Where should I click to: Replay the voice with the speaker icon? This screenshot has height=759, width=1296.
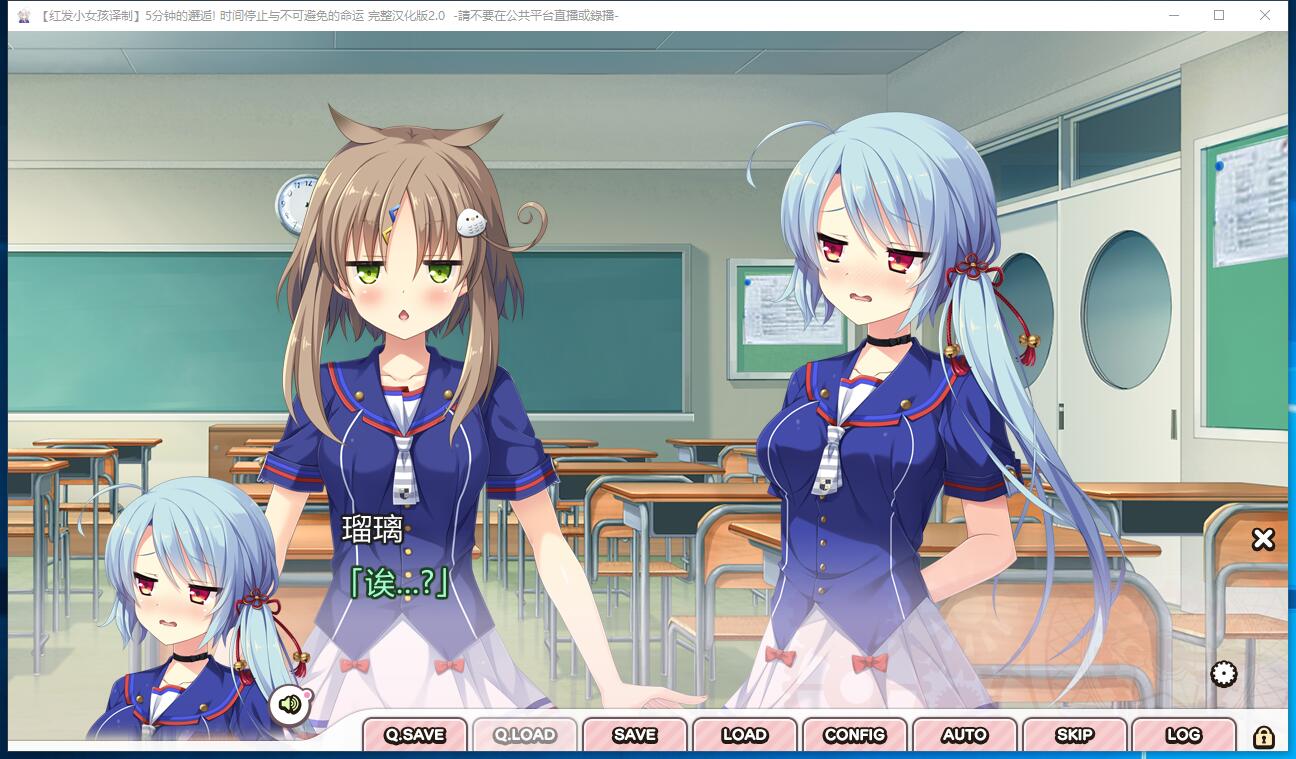(x=290, y=704)
